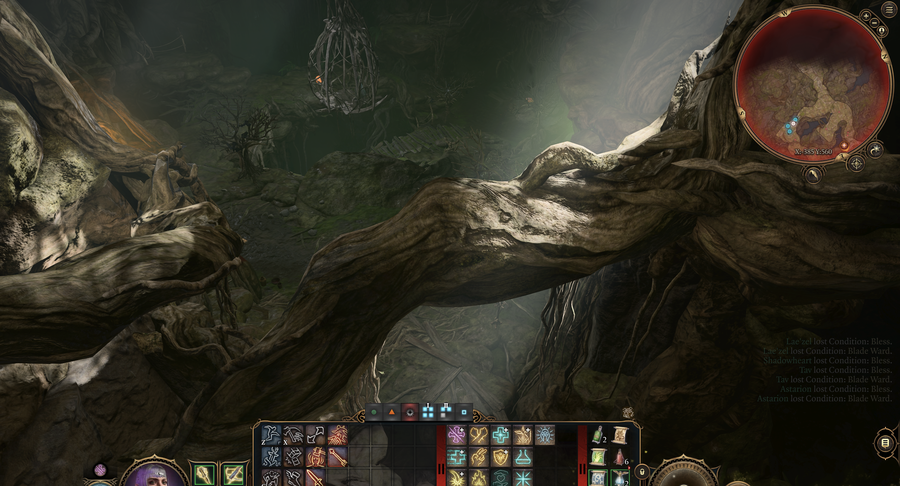
Task: Select the green circle hotbar filter
Action: pyautogui.click(x=374, y=411)
